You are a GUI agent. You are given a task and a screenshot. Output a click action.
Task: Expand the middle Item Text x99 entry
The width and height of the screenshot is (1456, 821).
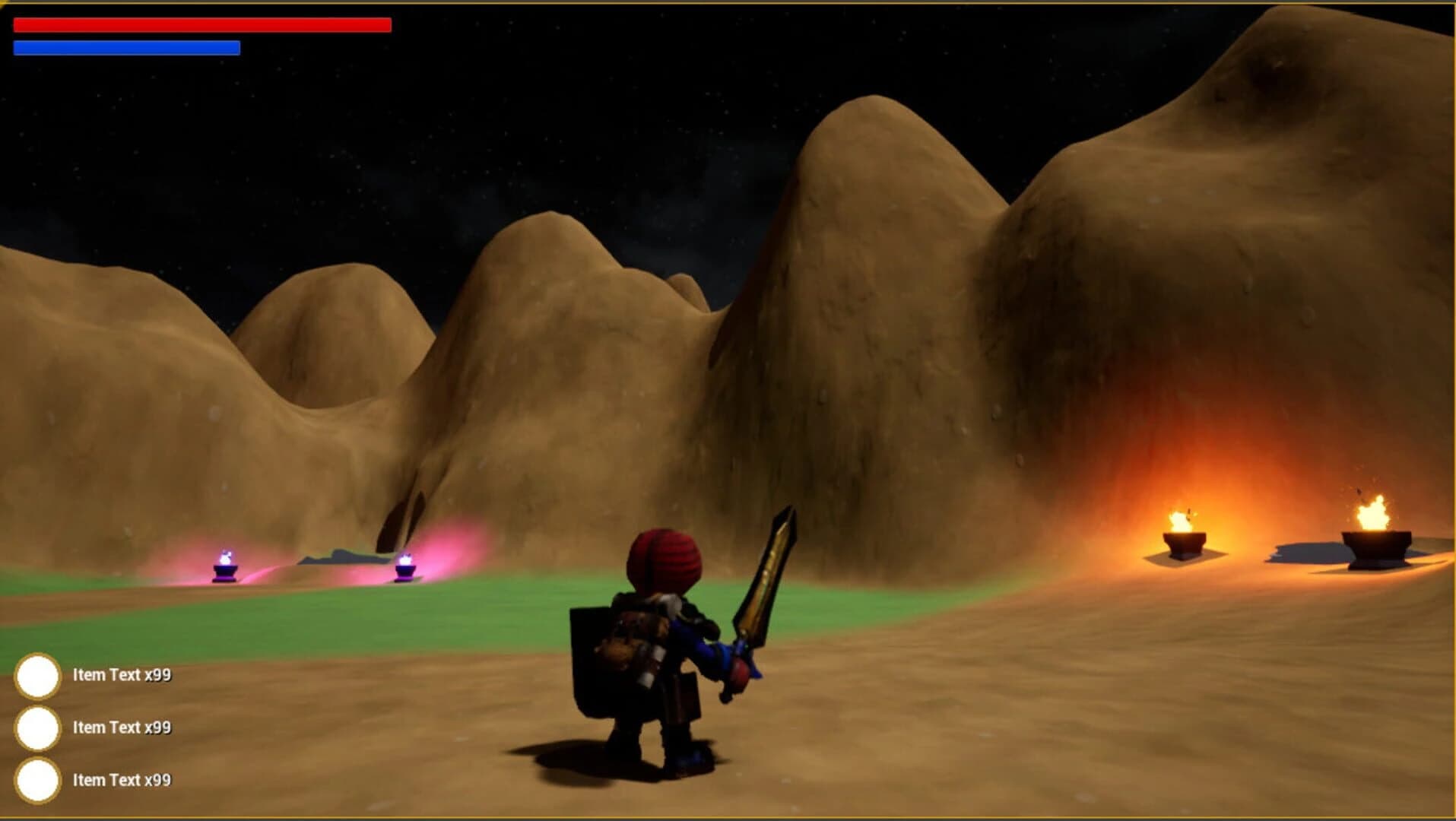pyautogui.click(x=122, y=728)
